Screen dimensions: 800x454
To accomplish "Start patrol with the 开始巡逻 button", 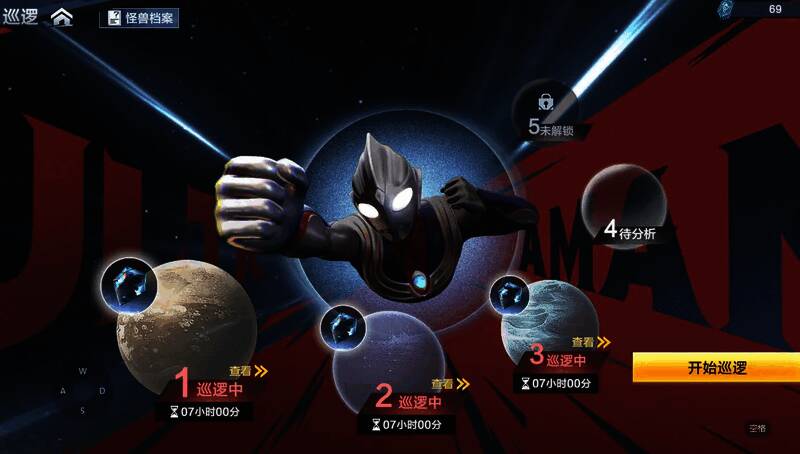I will click(x=716, y=367).
